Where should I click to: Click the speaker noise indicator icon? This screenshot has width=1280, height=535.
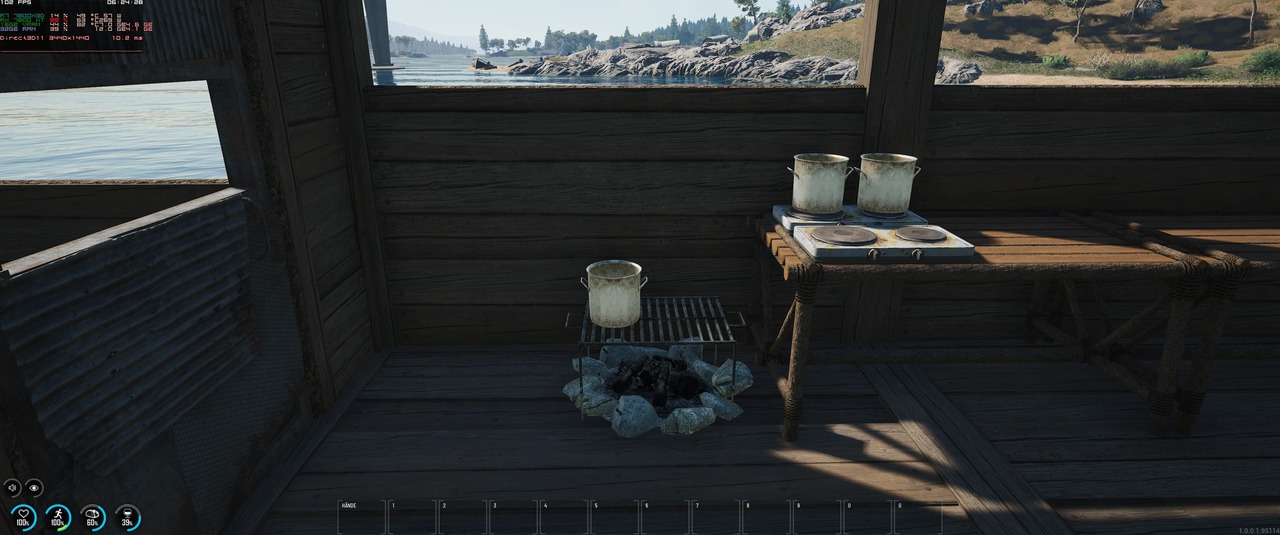coord(13,488)
